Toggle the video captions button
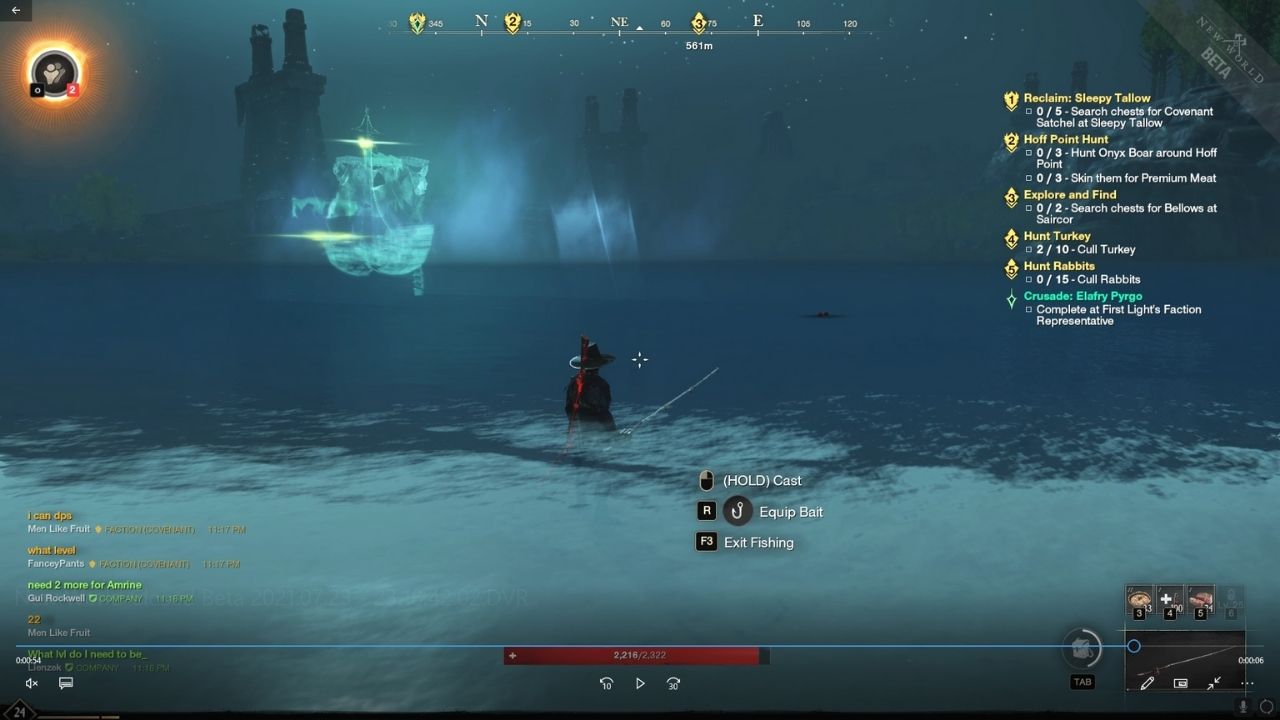1280x720 pixels. click(66, 683)
